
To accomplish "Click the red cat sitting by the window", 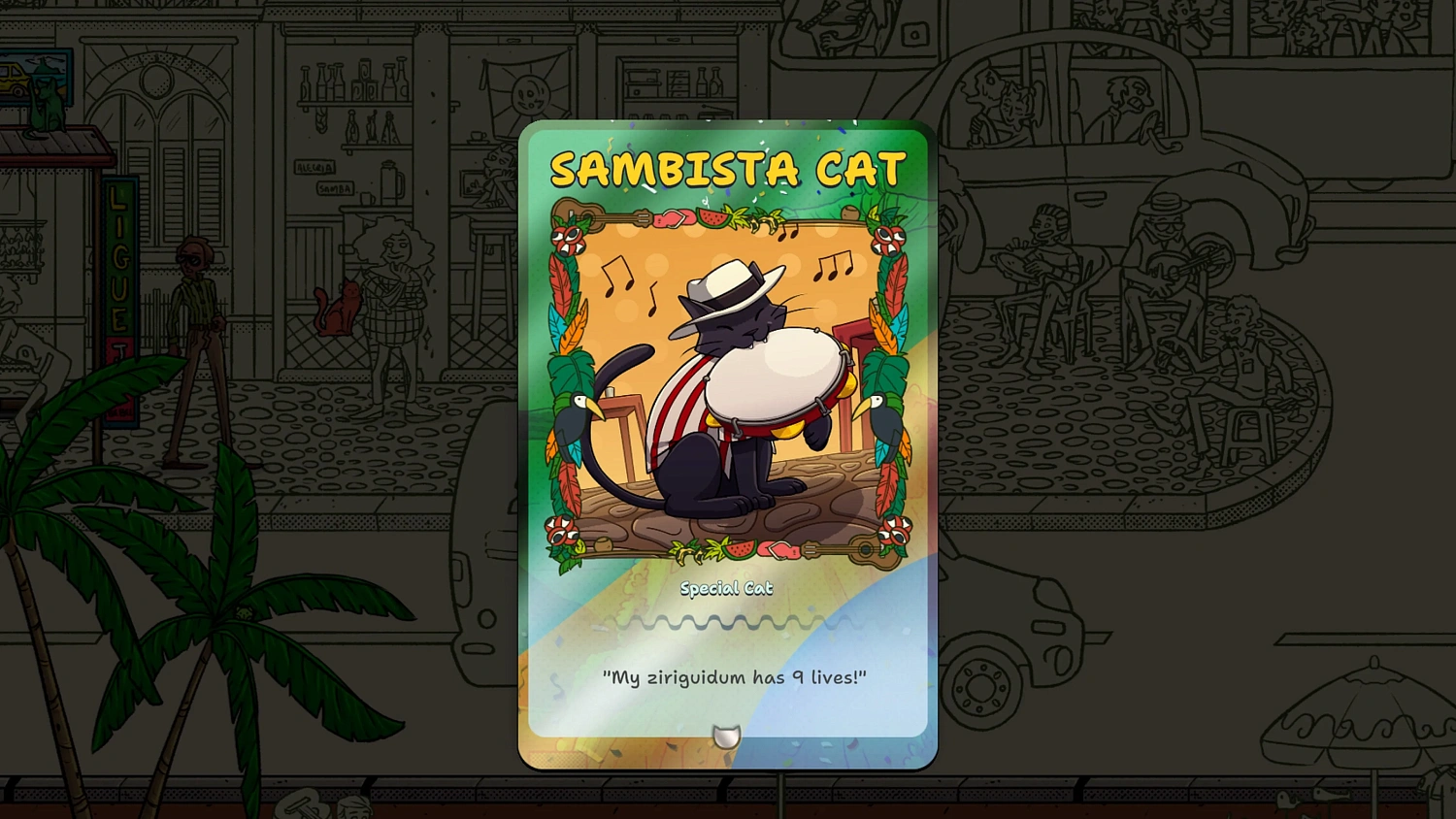I will point(338,306).
